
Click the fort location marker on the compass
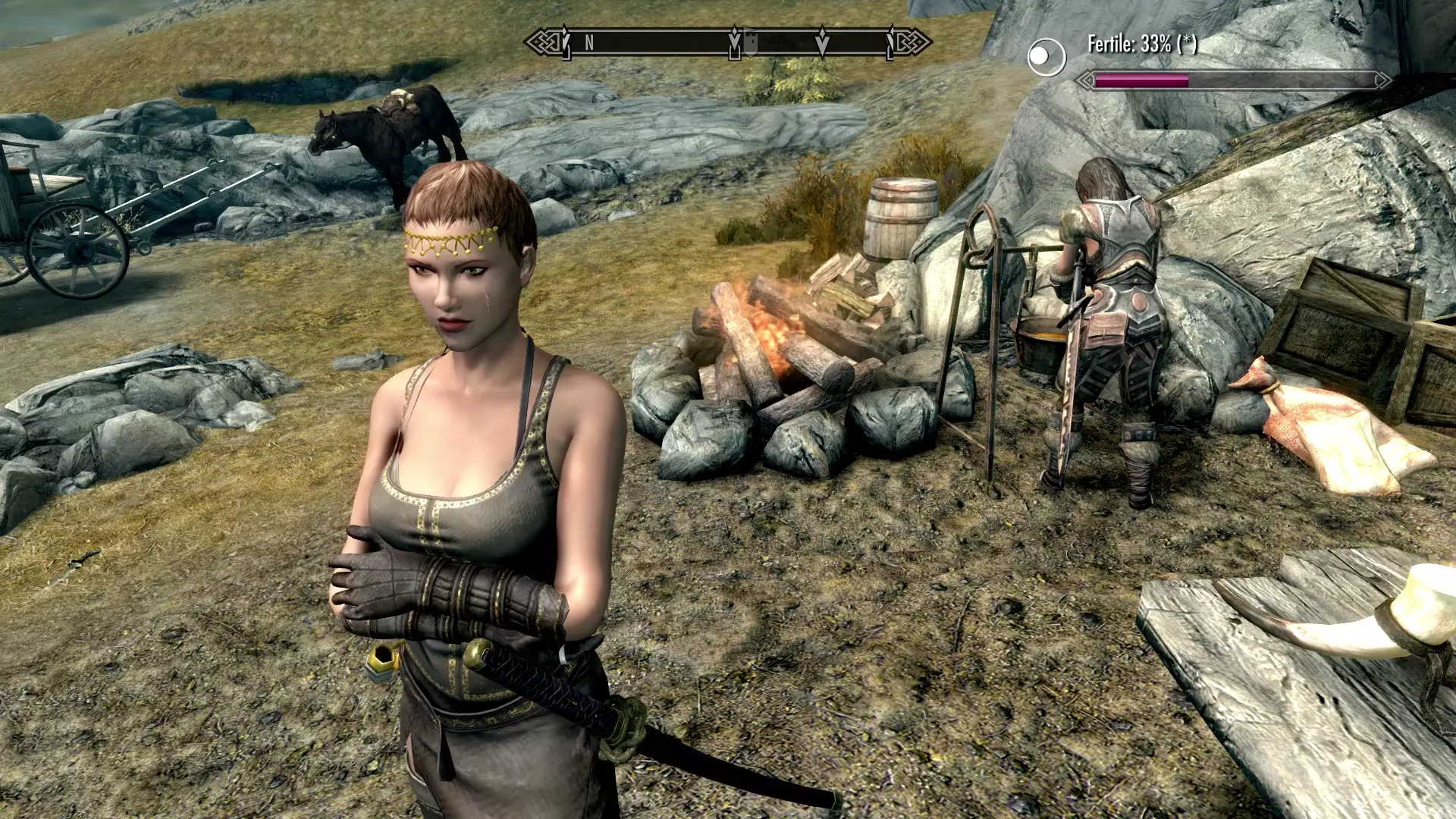749,42
